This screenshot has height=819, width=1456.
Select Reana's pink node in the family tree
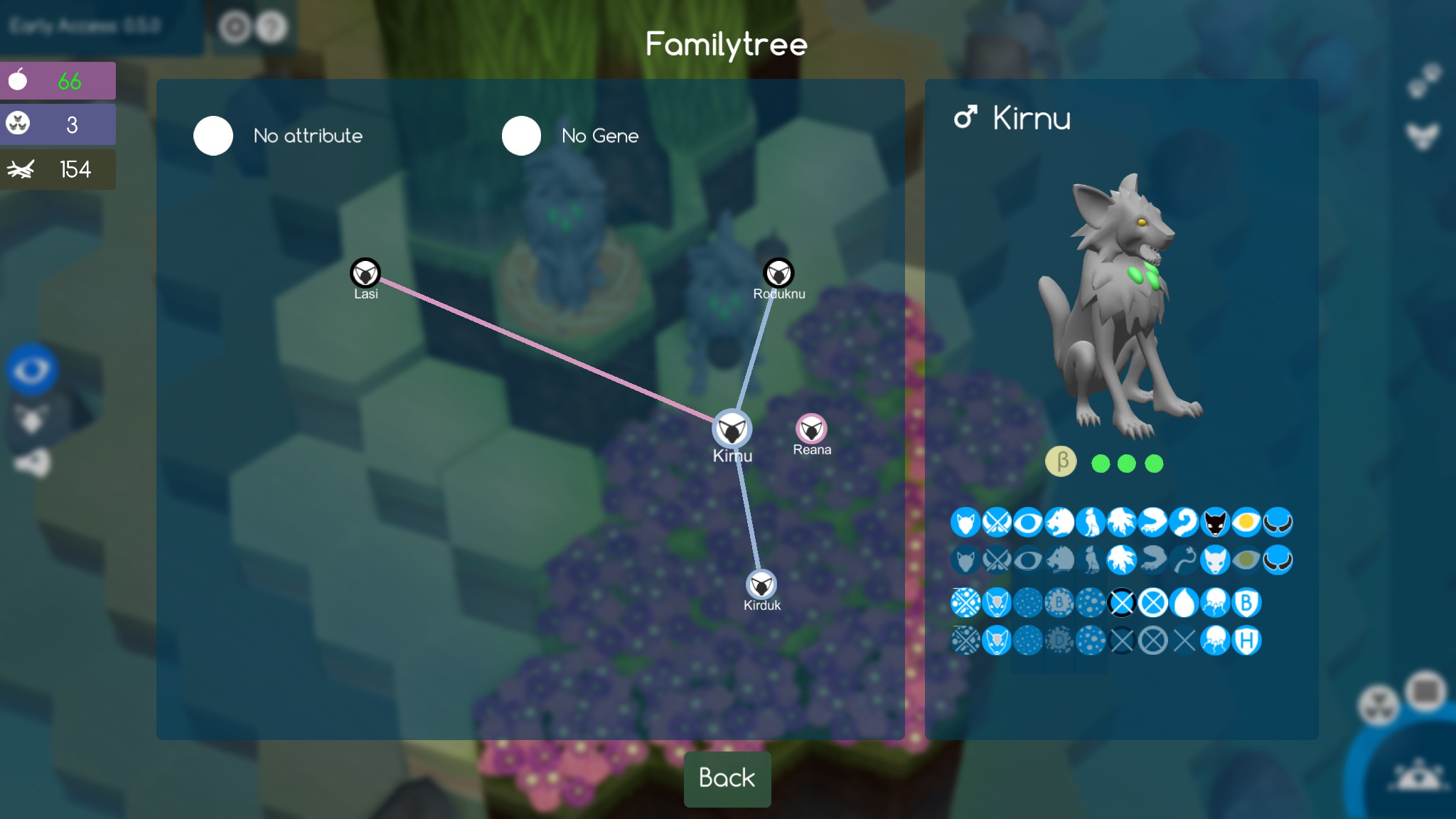812,429
